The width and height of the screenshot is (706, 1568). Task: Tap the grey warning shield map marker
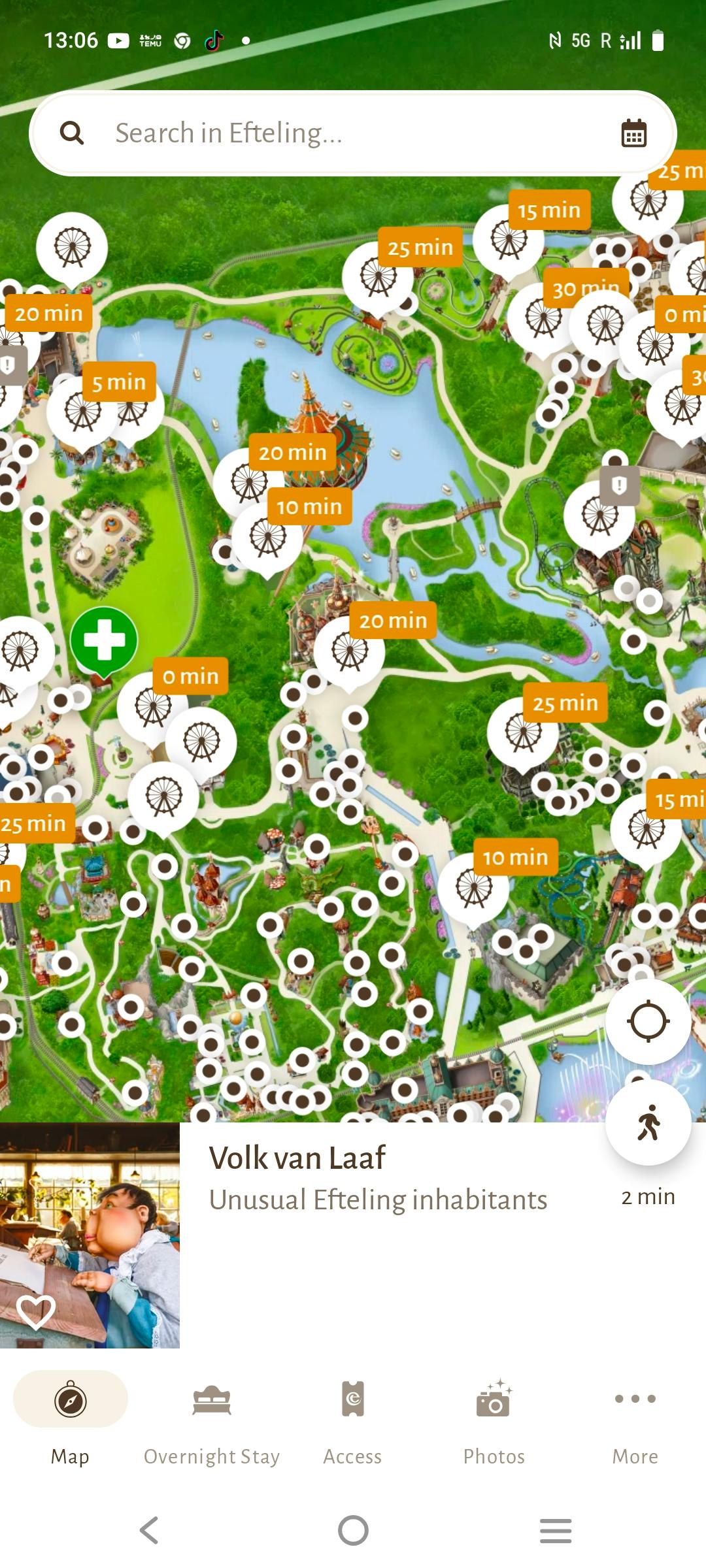pyautogui.click(x=619, y=485)
